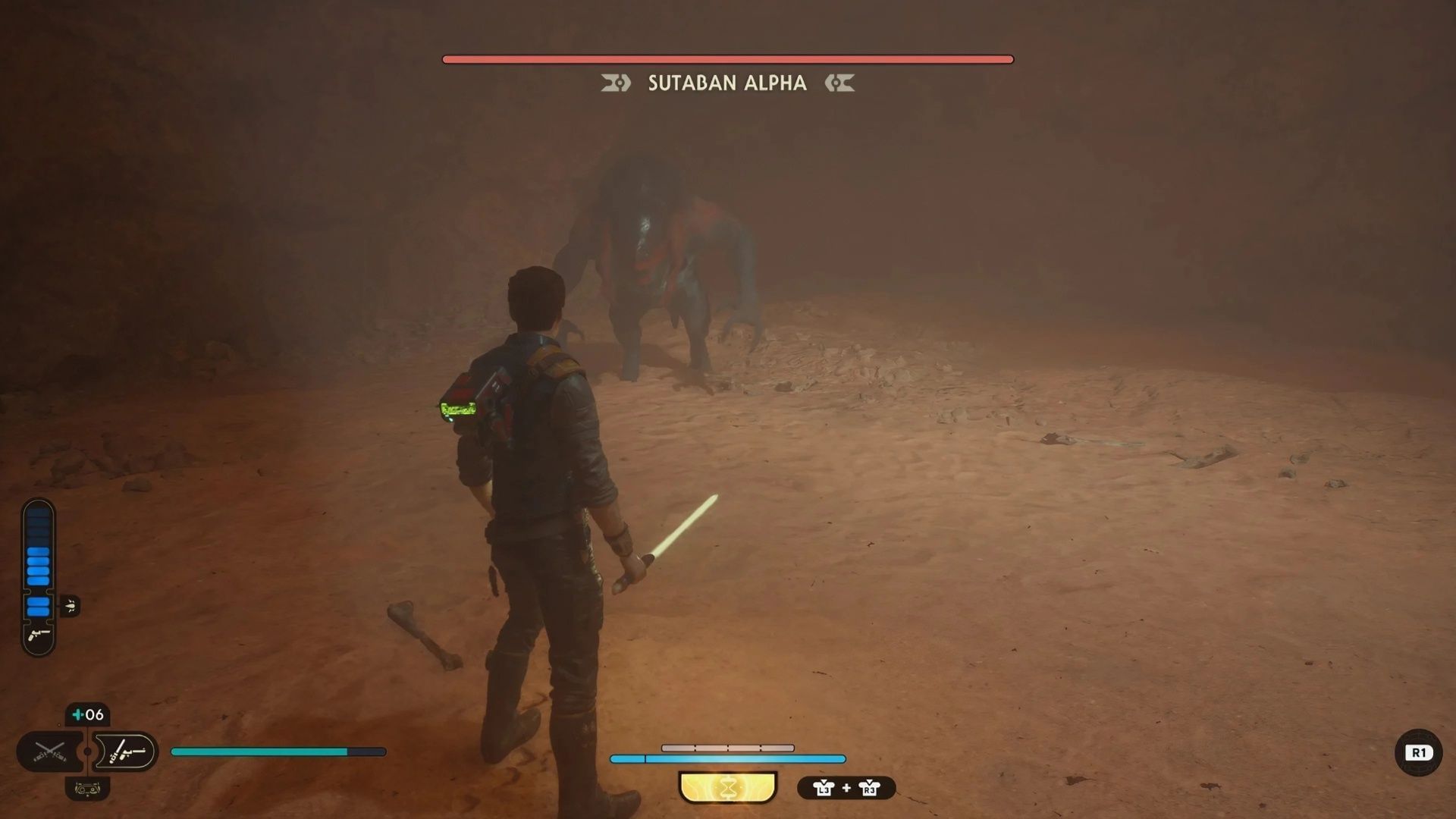Select the dual-wield crossed lightsabers stance icon
1456x819 pixels.
pyautogui.click(x=49, y=751)
